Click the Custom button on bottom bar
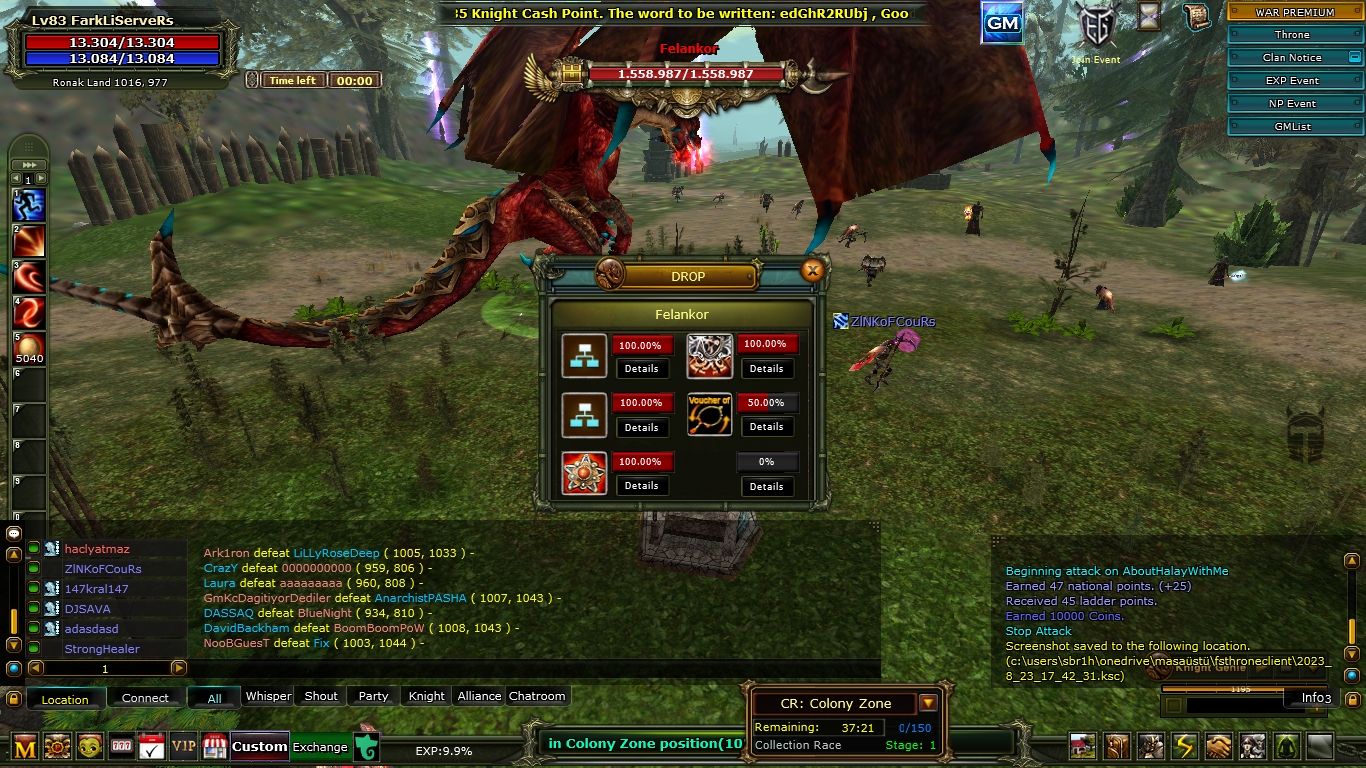Screen dimensions: 1366x768 [x=259, y=747]
